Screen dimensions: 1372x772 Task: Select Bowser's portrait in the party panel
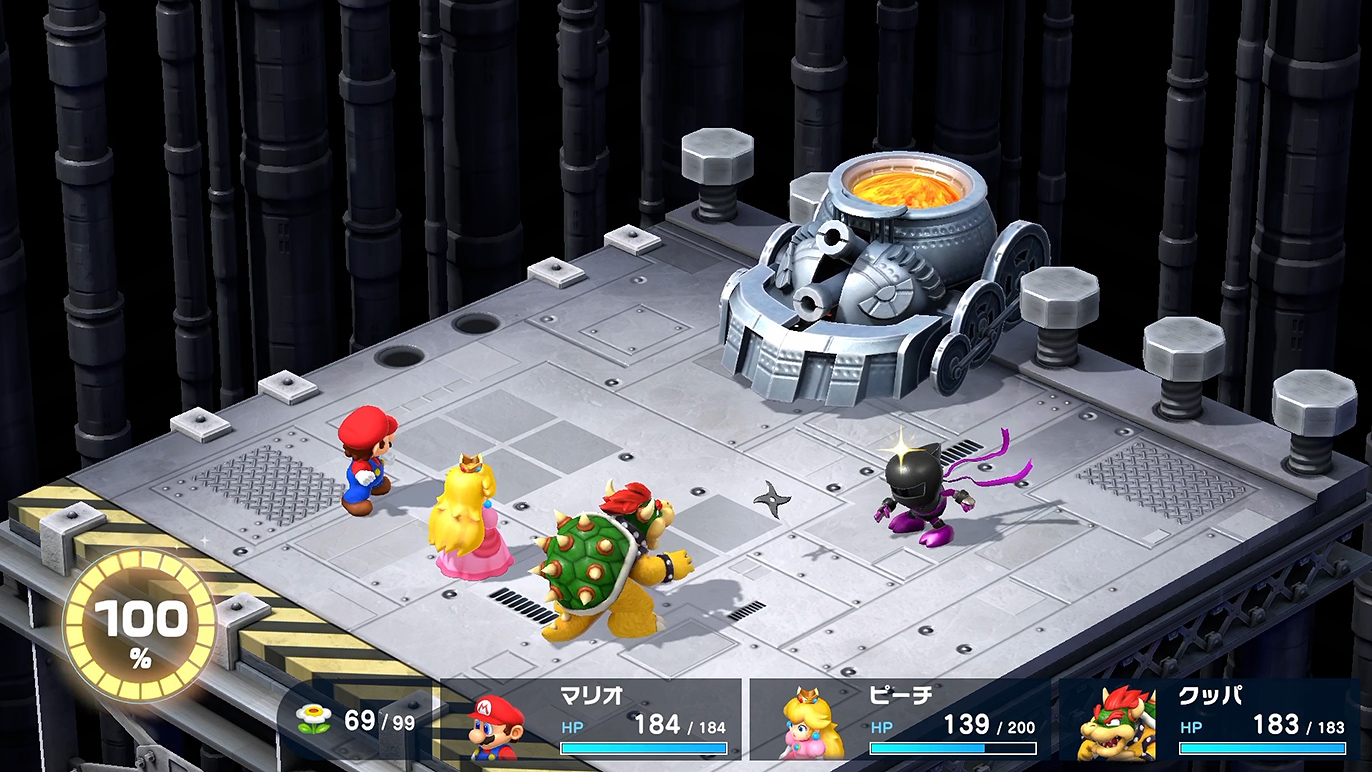click(x=1117, y=724)
